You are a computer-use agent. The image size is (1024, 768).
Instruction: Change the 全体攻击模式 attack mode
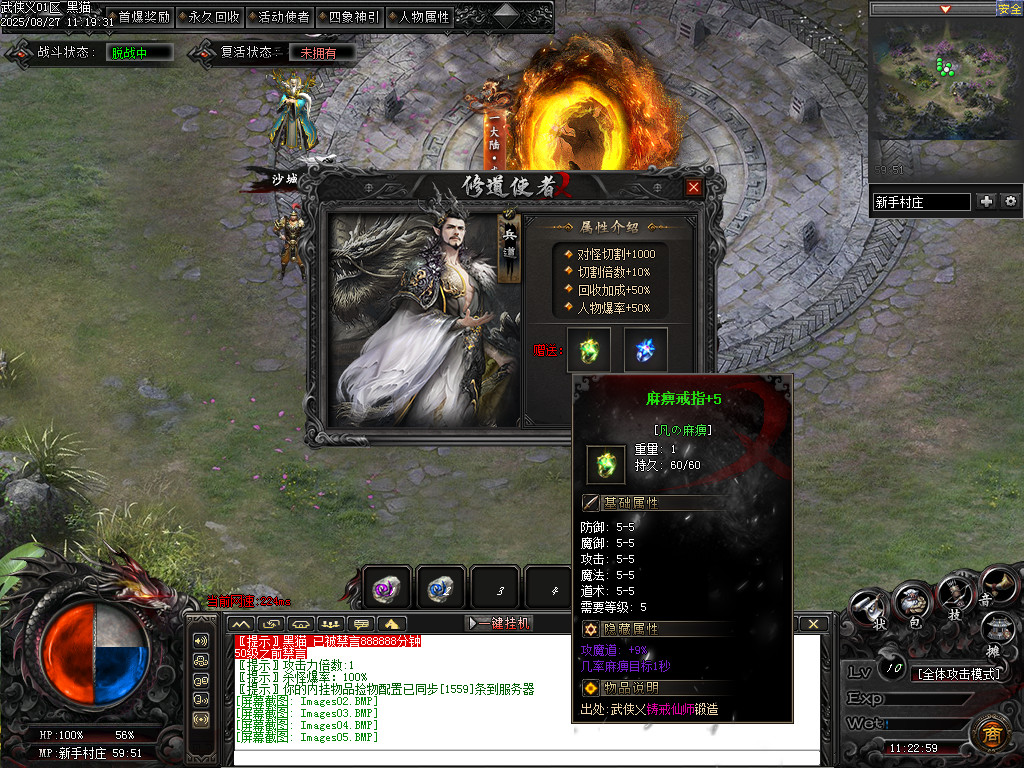(x=957, y=673)
